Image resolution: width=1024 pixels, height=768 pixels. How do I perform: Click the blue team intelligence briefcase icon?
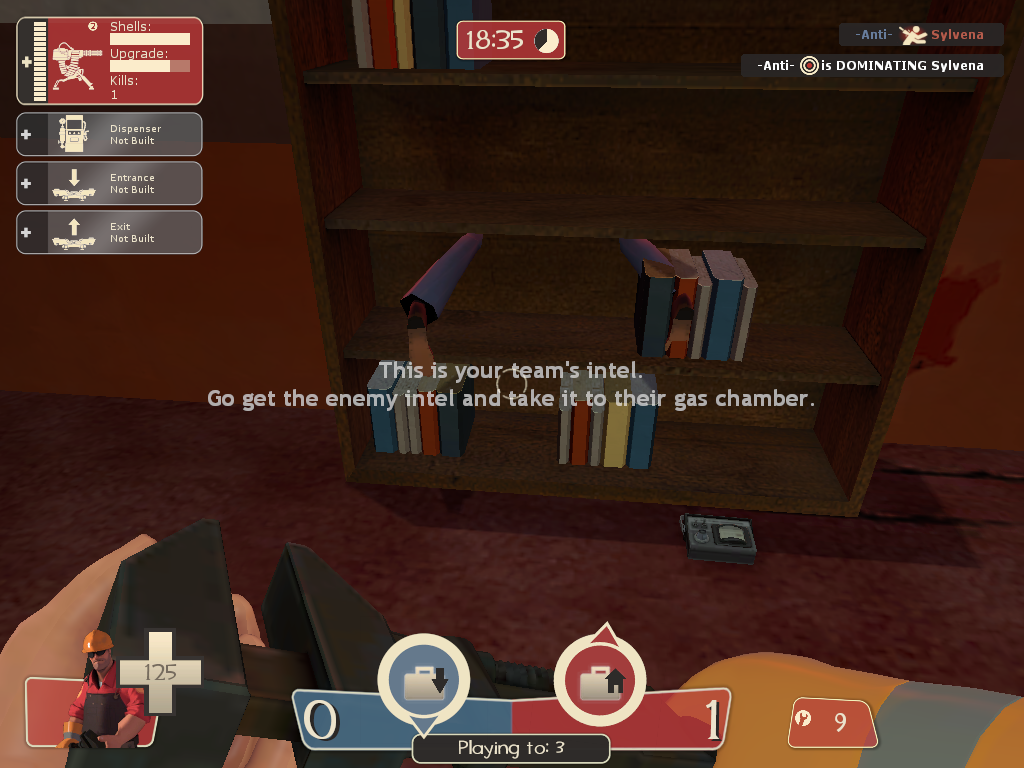click(x=424, y=681)
